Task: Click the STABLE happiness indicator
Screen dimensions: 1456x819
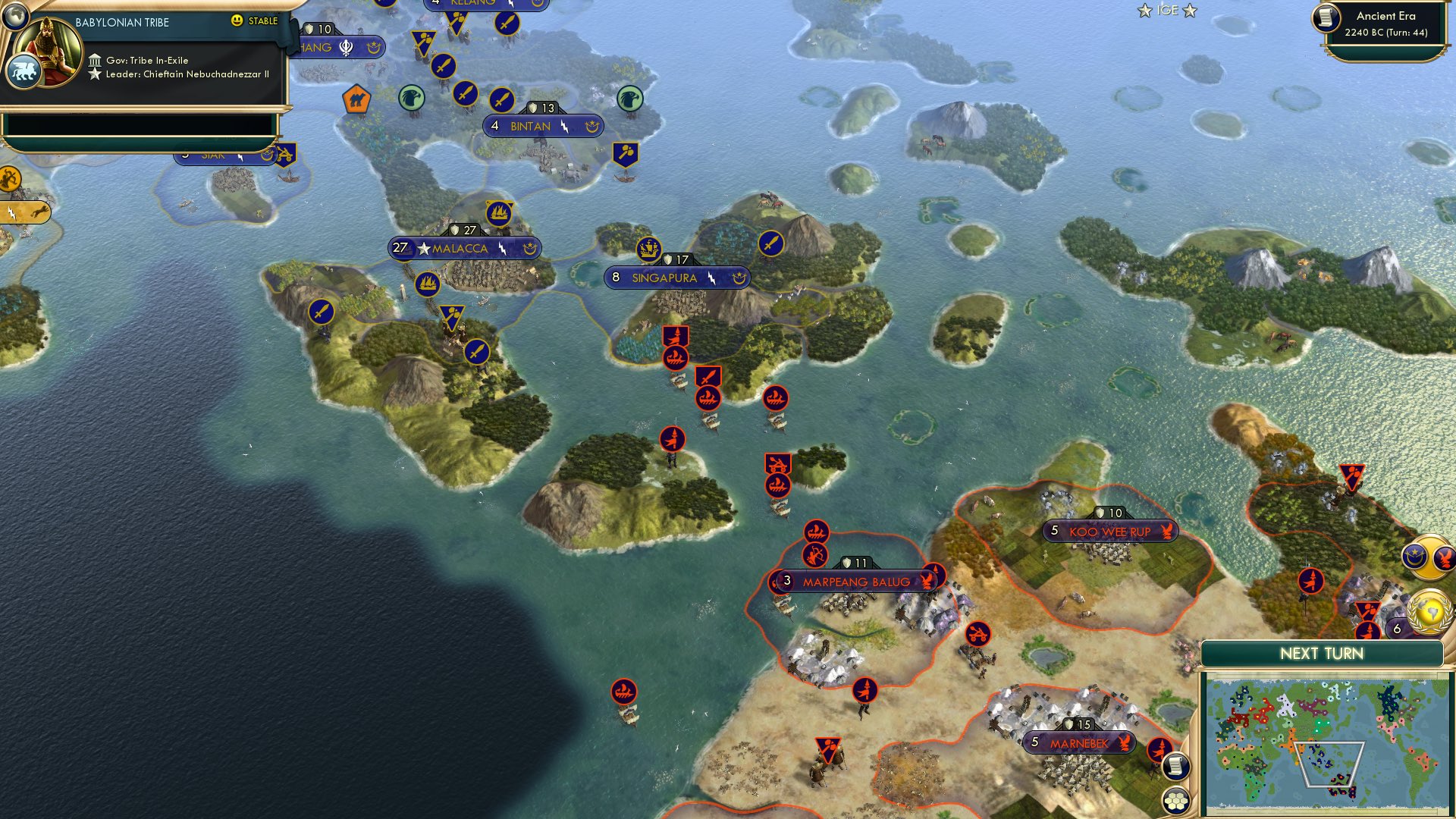Action: click(x=256, y=21)
